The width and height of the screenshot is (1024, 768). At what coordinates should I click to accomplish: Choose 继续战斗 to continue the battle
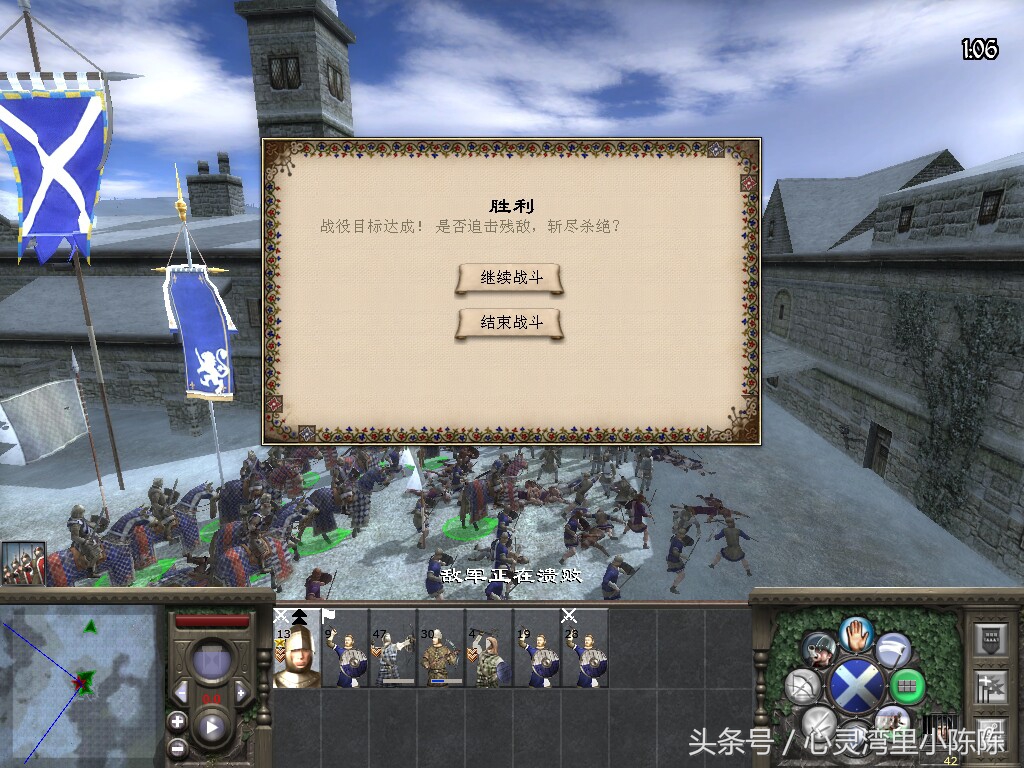pos(510,278)
